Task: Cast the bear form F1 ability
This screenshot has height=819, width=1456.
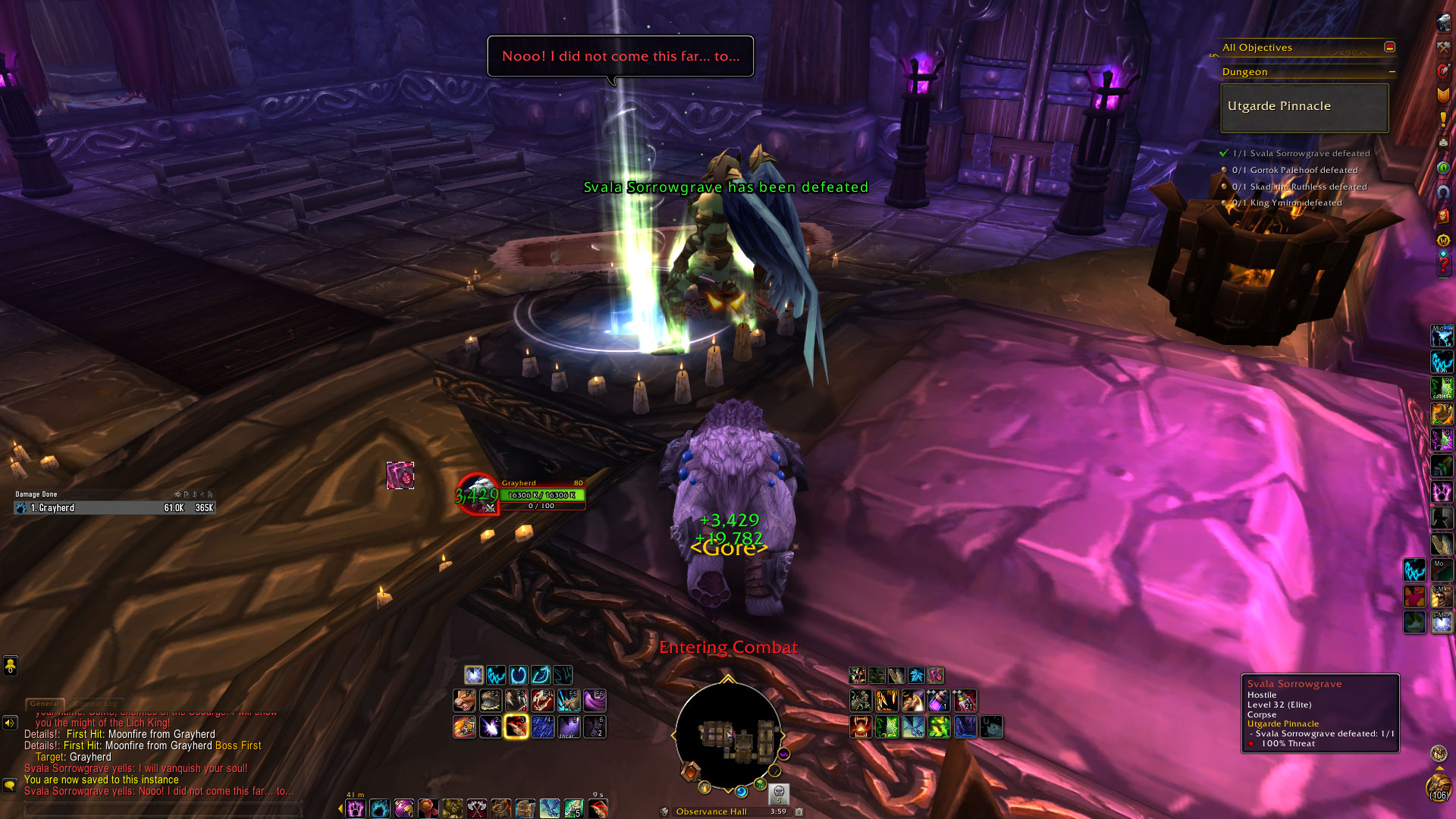Action: pyautogui.click(x=465, y=700)
